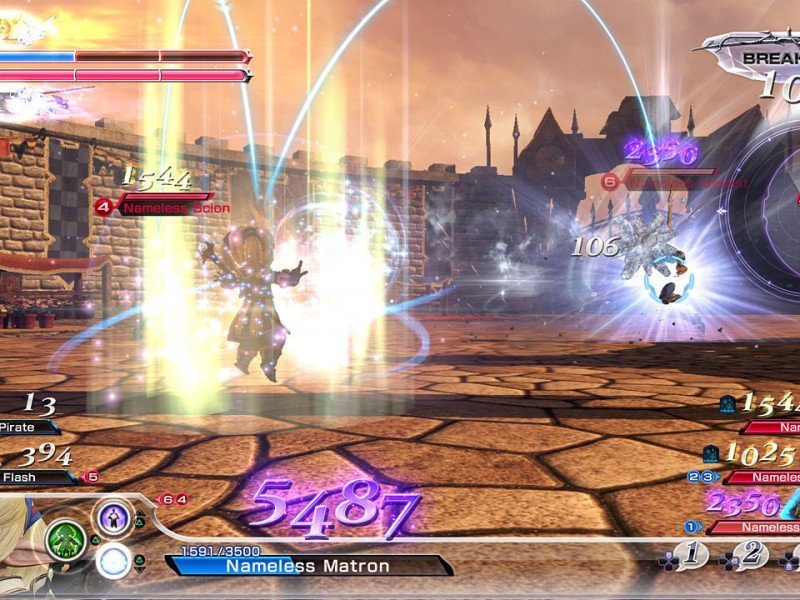Trigger the glowing white orb skill icon
Viewport: 800px width, 600px height.
(x=113, y=562)
